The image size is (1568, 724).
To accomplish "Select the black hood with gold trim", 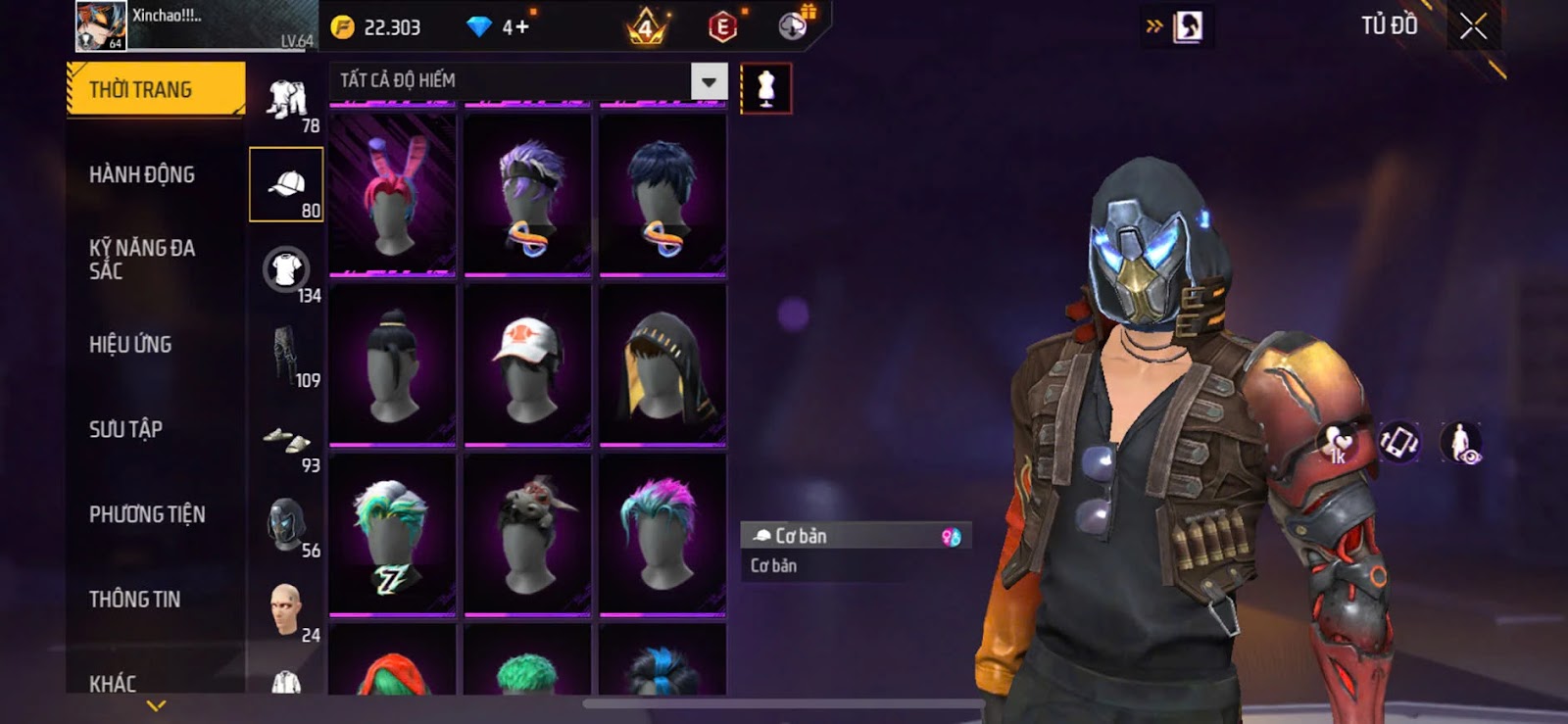I will [x=662, y=363].
